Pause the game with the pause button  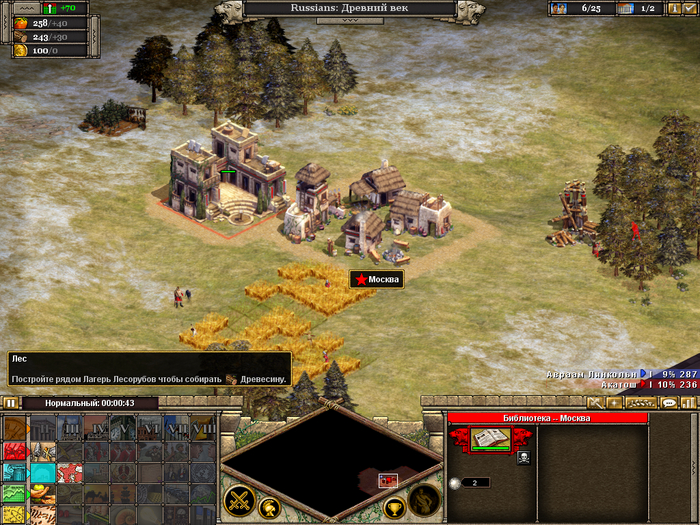click(11, 403)
